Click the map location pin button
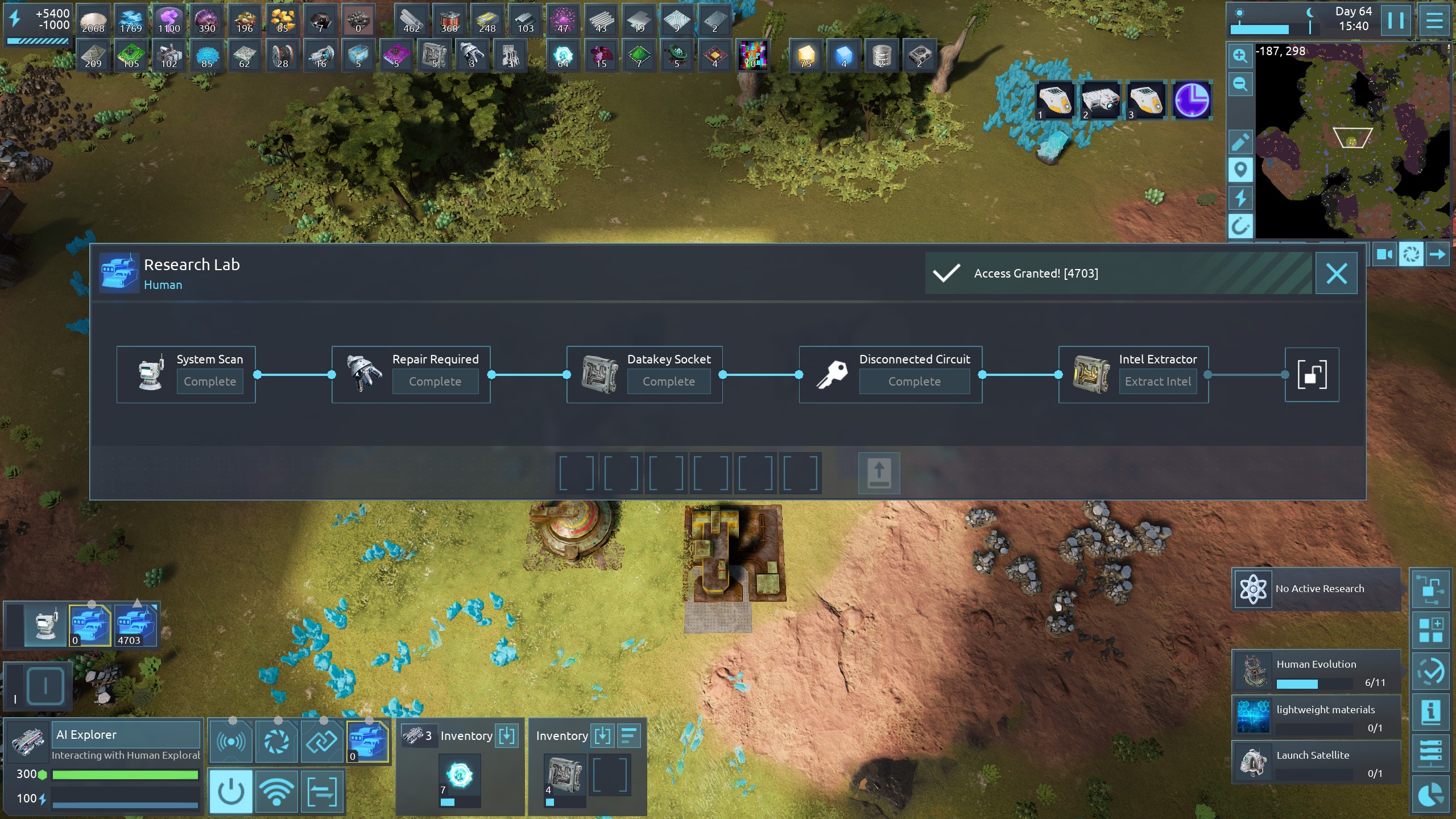This screenshot has width=1456, height=819. tap(1240, 170)
